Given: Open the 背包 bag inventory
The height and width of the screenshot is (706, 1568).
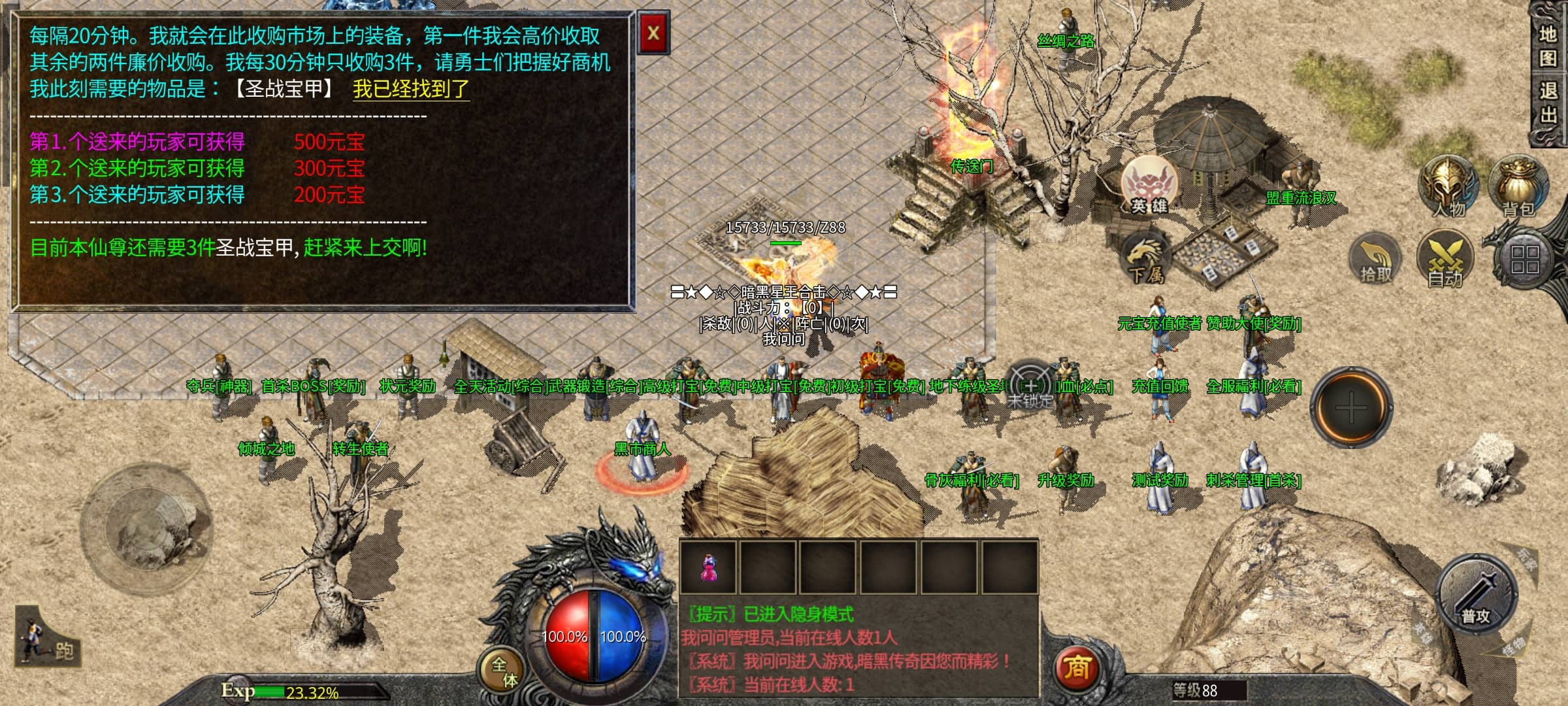Looking at the screenshot, I should point(1518,188).
